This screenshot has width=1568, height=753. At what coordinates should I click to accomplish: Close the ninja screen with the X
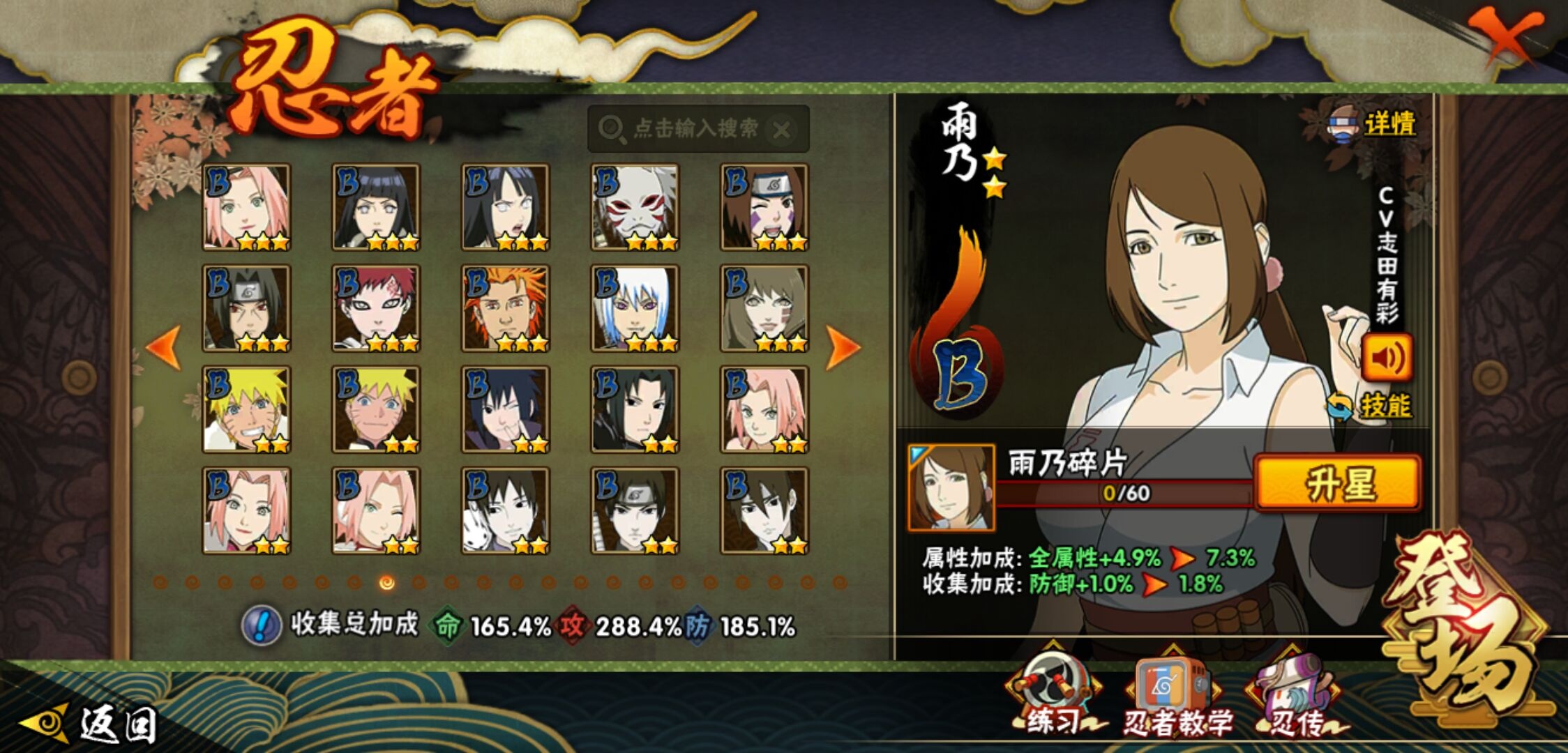click(x=1505, y=36)
